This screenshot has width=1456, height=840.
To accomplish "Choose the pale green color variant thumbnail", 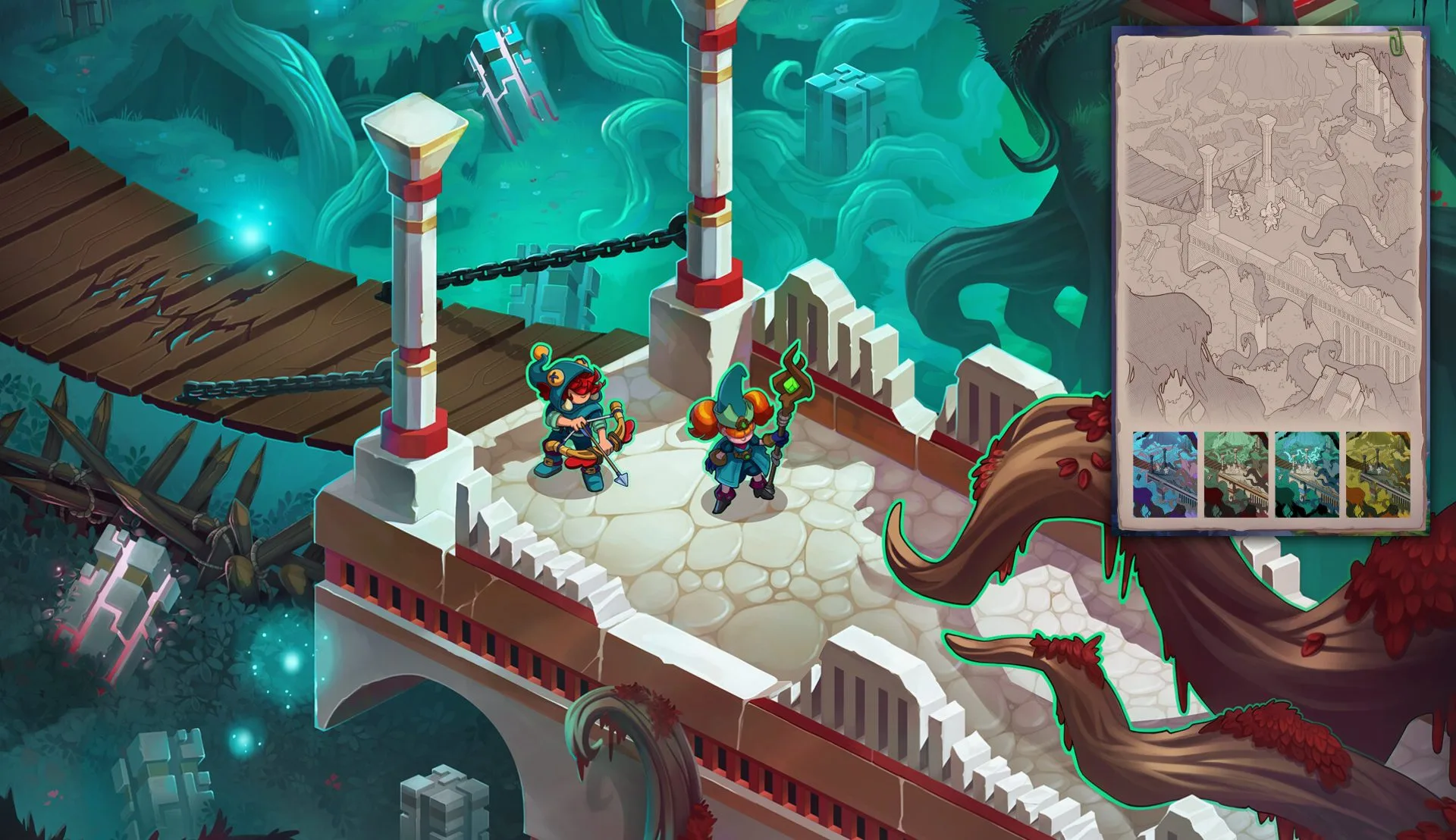I will (1235, 475).
